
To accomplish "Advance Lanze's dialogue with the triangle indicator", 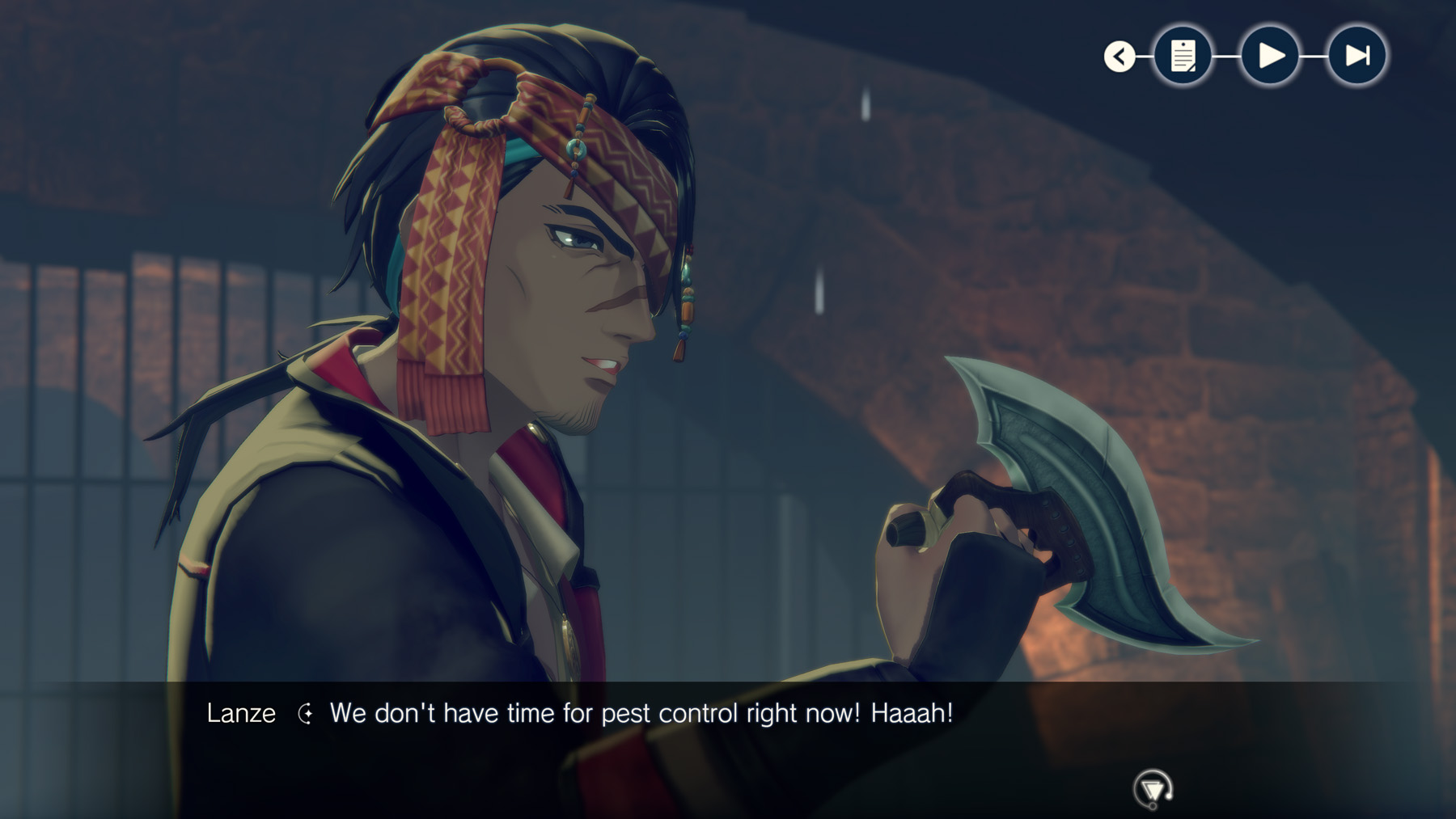I will point(1153,788).
